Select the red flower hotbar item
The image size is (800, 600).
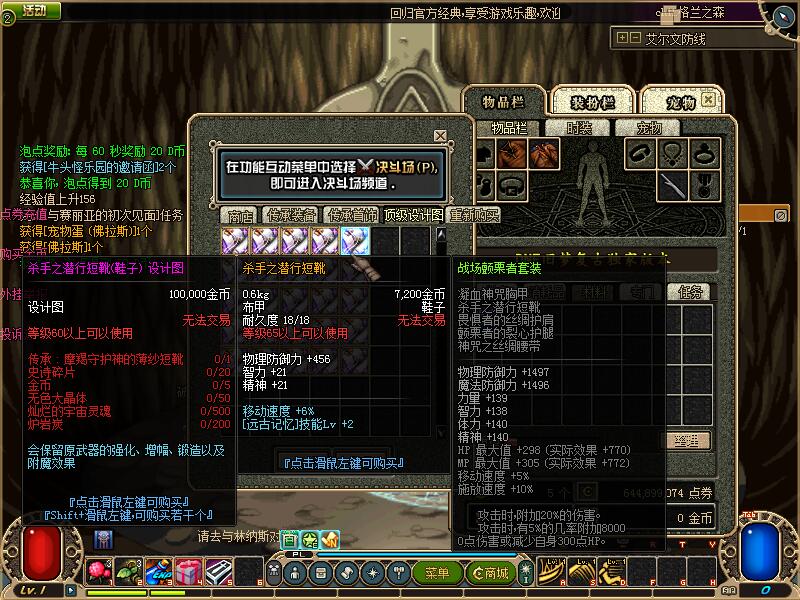(x=100, y=572)
